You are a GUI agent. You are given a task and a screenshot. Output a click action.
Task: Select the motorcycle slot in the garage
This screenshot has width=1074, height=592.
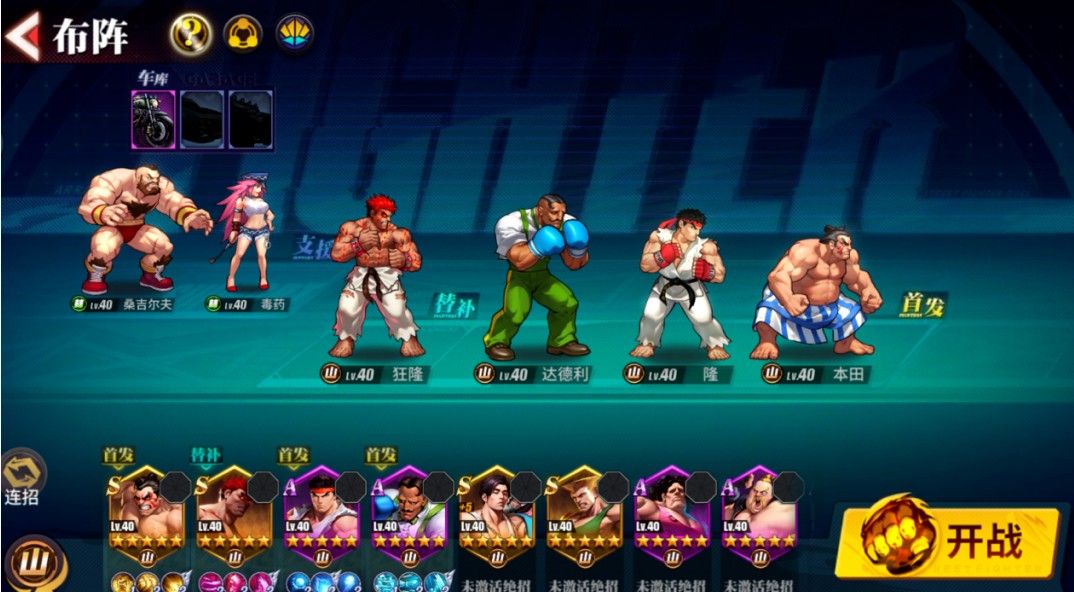153,119
